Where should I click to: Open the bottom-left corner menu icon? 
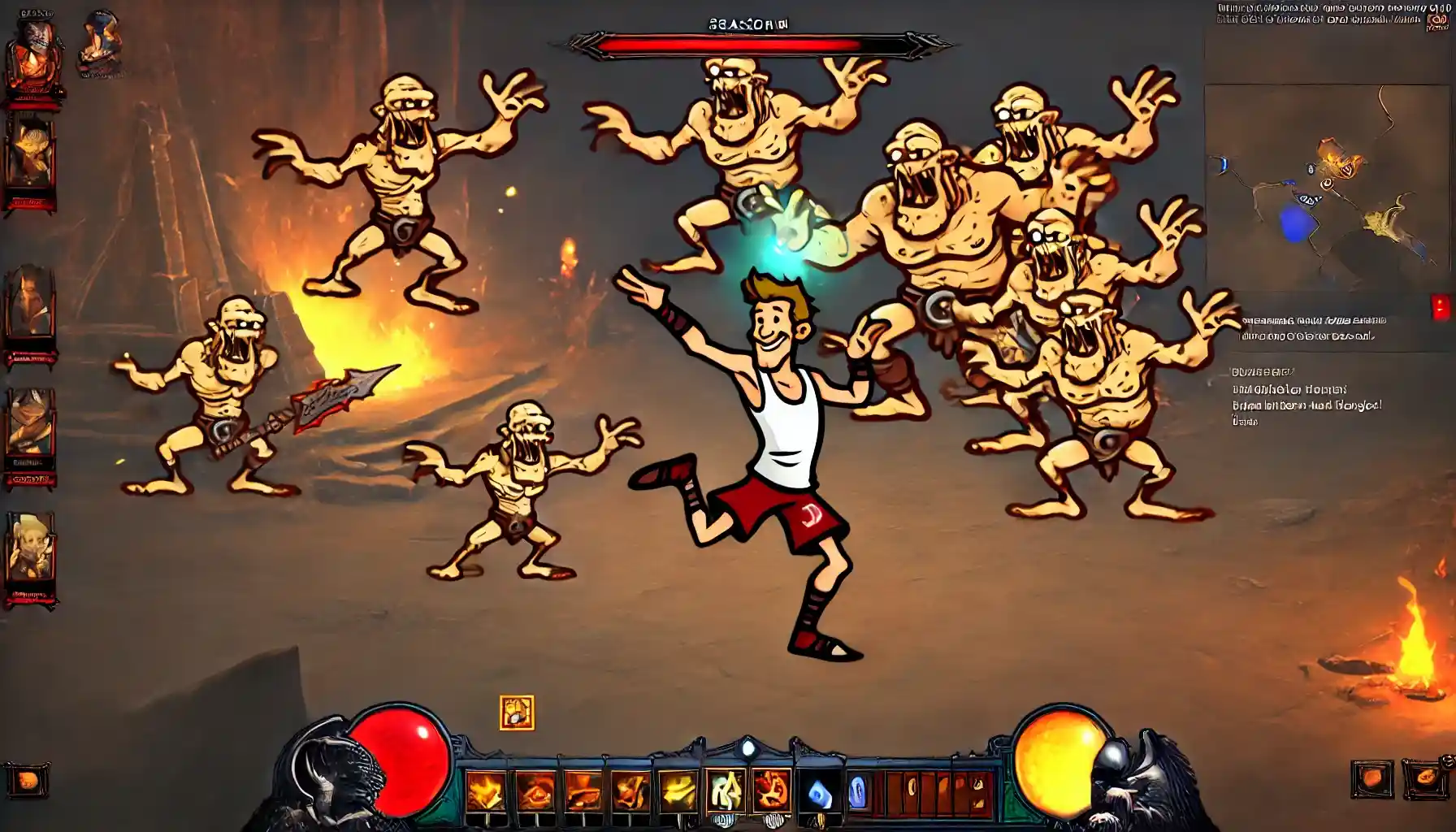point(27,780)
